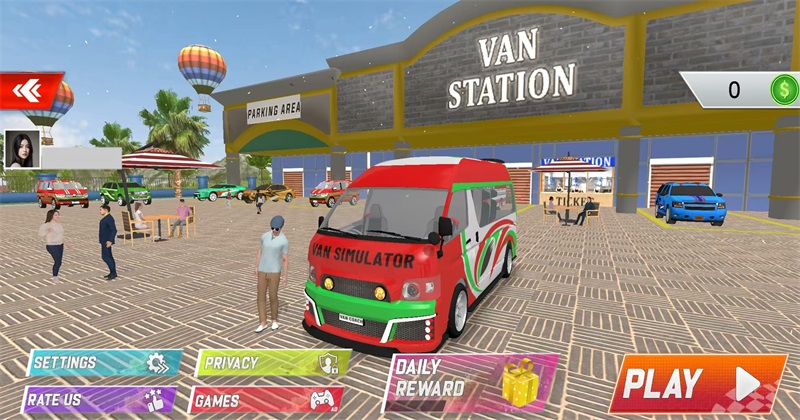Viewport: 800px width, 420px height.
Task: Open the Games button with controller icon
Action: click(x=268, y=401)
